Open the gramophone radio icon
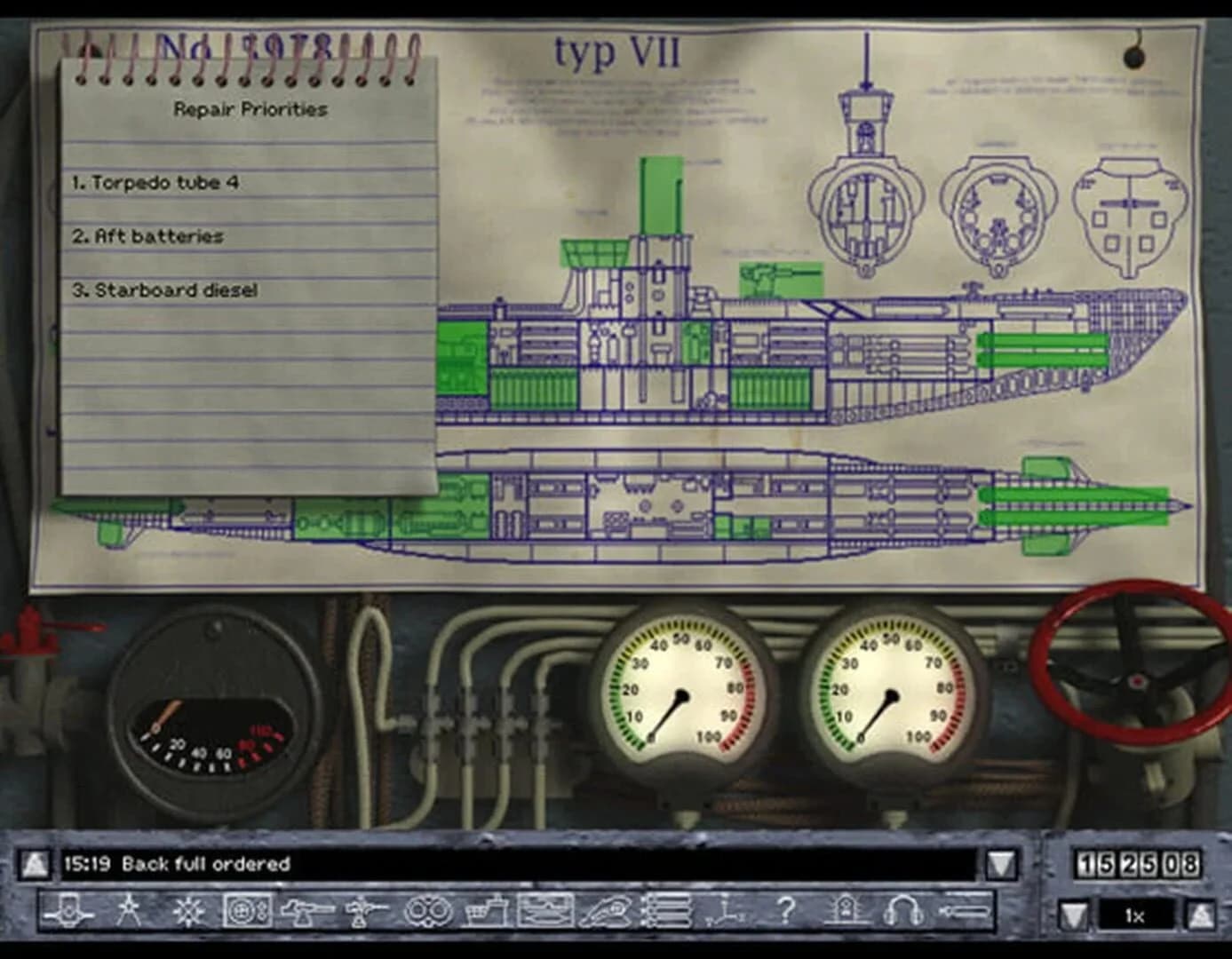 click(844, 909)
